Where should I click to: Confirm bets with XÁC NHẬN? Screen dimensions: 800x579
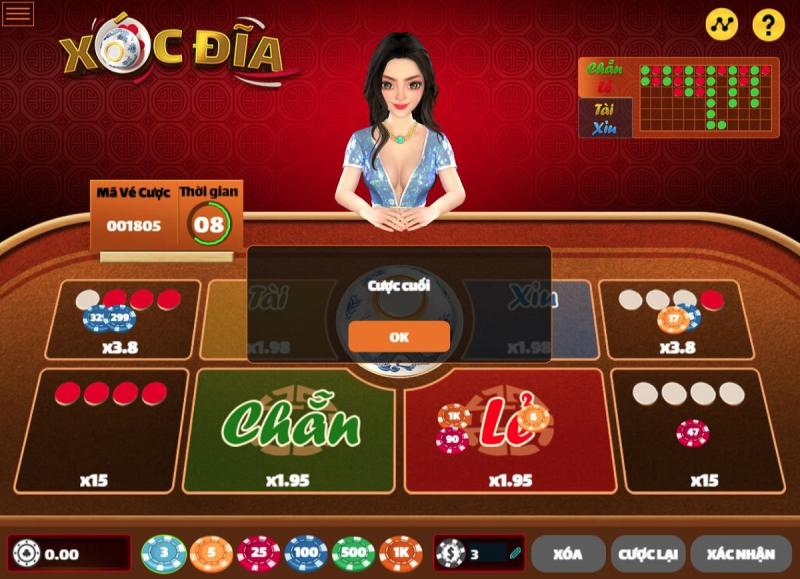pos(741,553)
